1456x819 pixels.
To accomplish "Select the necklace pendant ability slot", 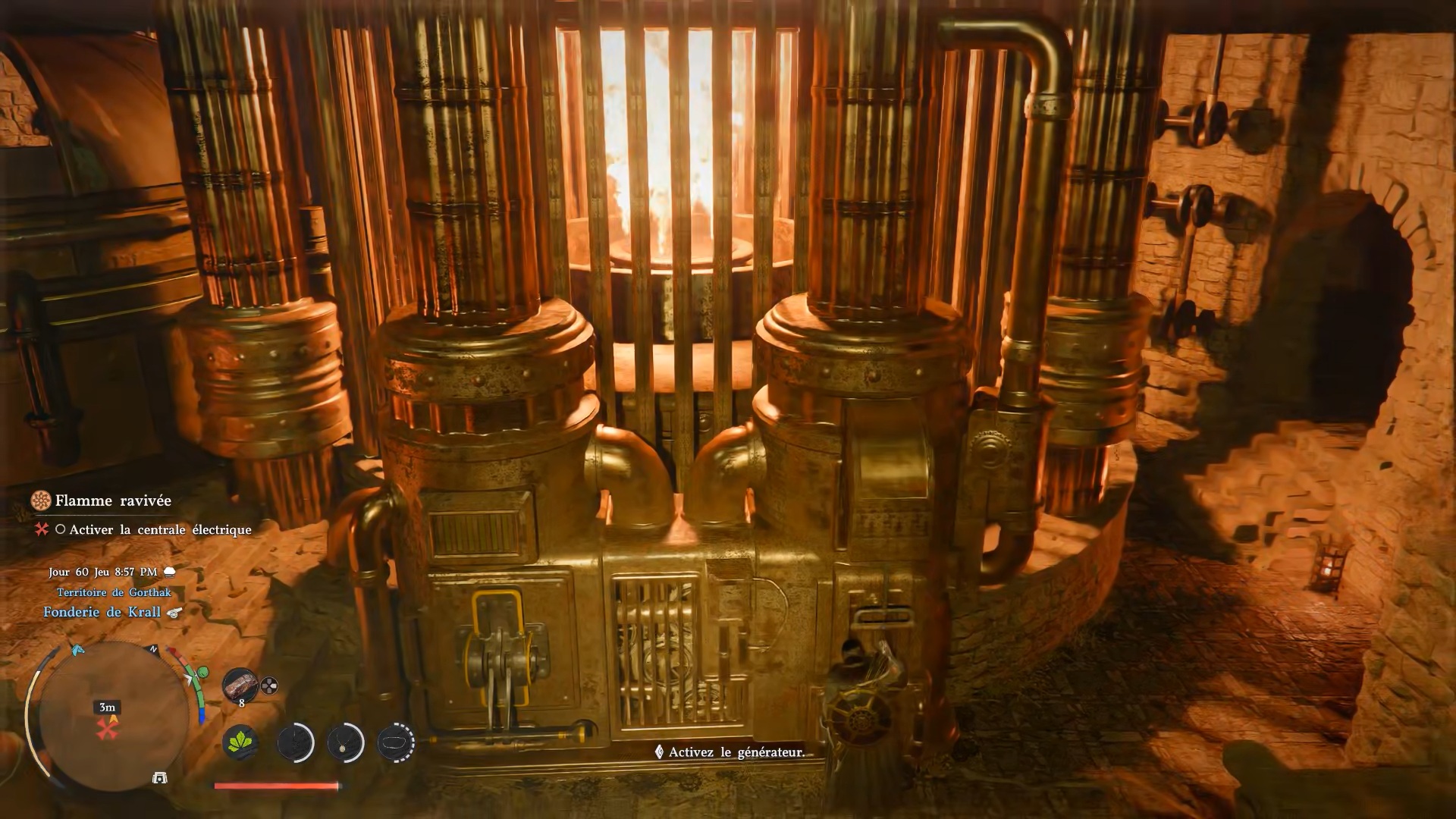I will pyautogui.click(x=345, y=742).
